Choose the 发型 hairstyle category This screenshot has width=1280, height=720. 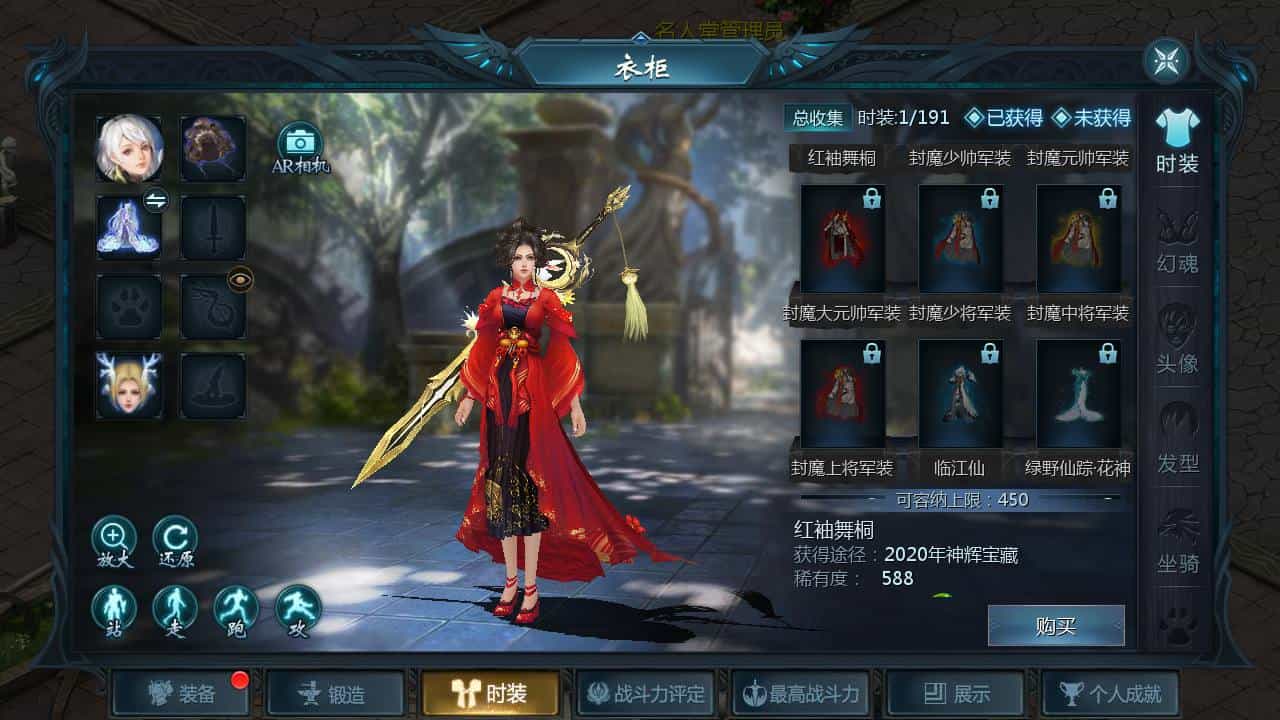coord(1177,441)
